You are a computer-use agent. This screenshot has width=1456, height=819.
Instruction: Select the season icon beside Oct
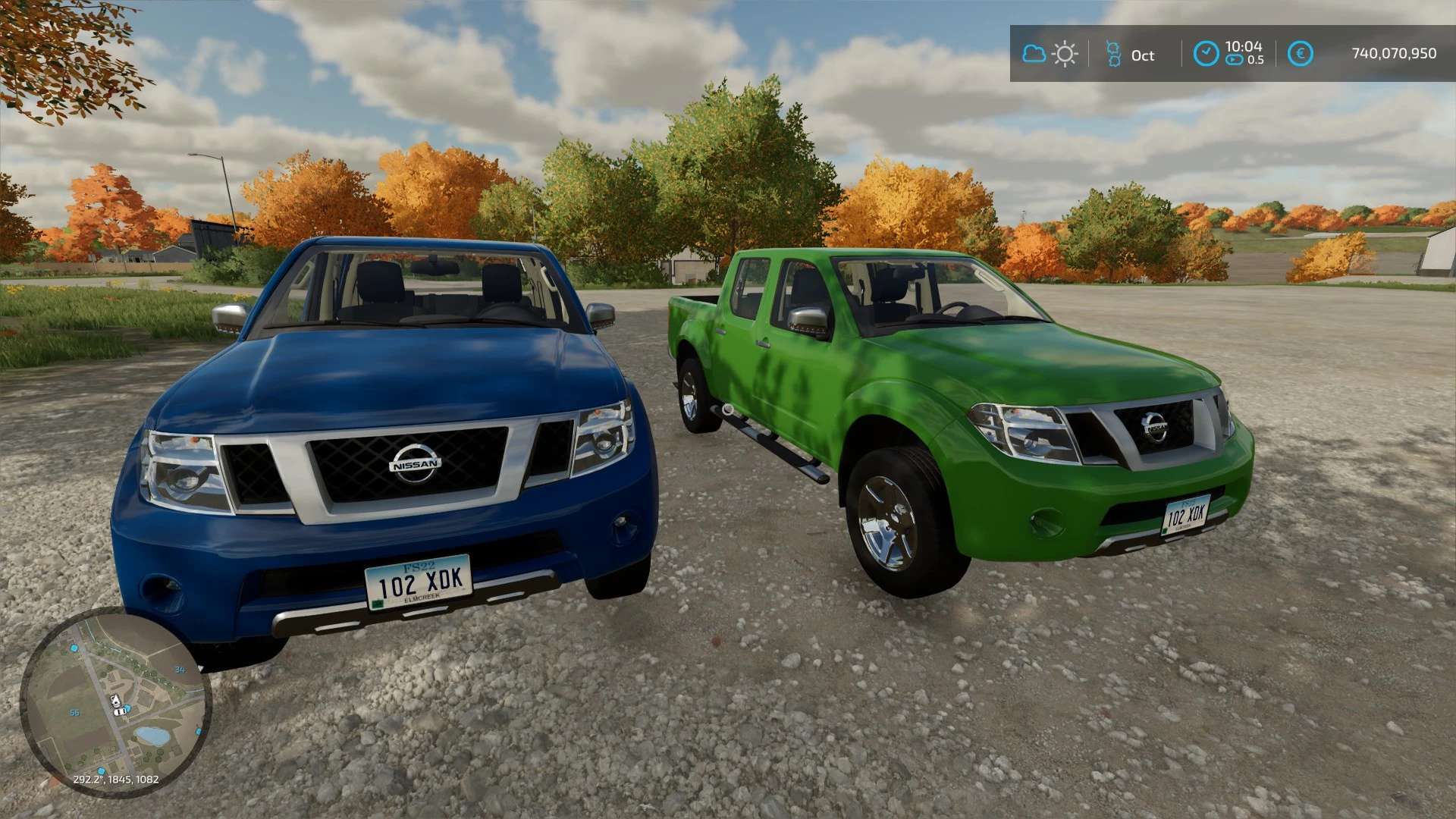click(x=1112, y=54)
